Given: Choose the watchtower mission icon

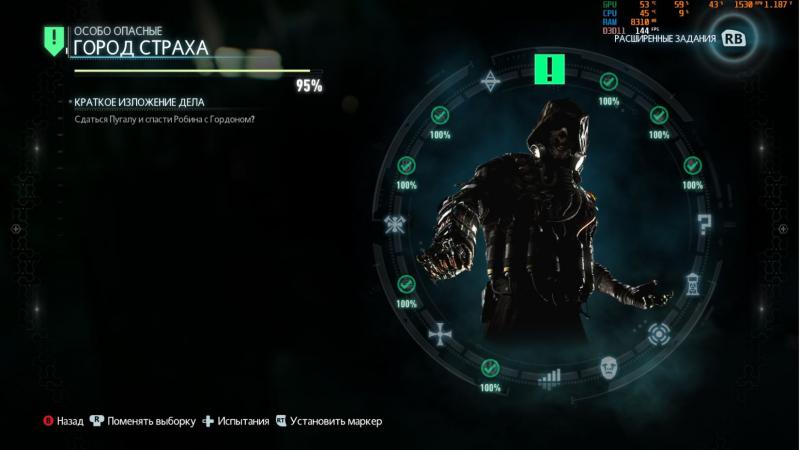Looking at the screenshot, I should coord(692,284).
